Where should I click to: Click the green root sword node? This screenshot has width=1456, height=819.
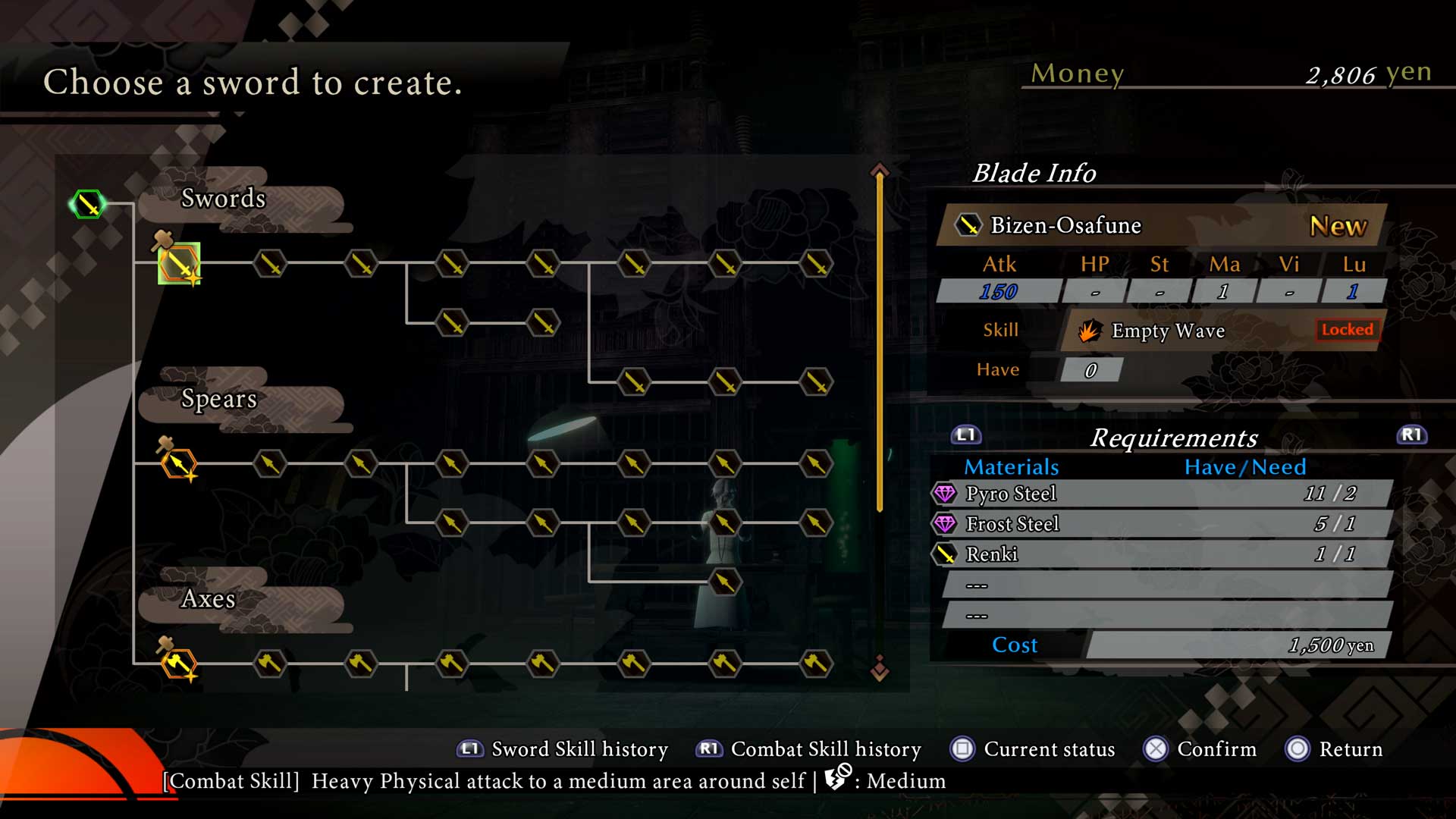pyautogui.click(x=88, y=204)
